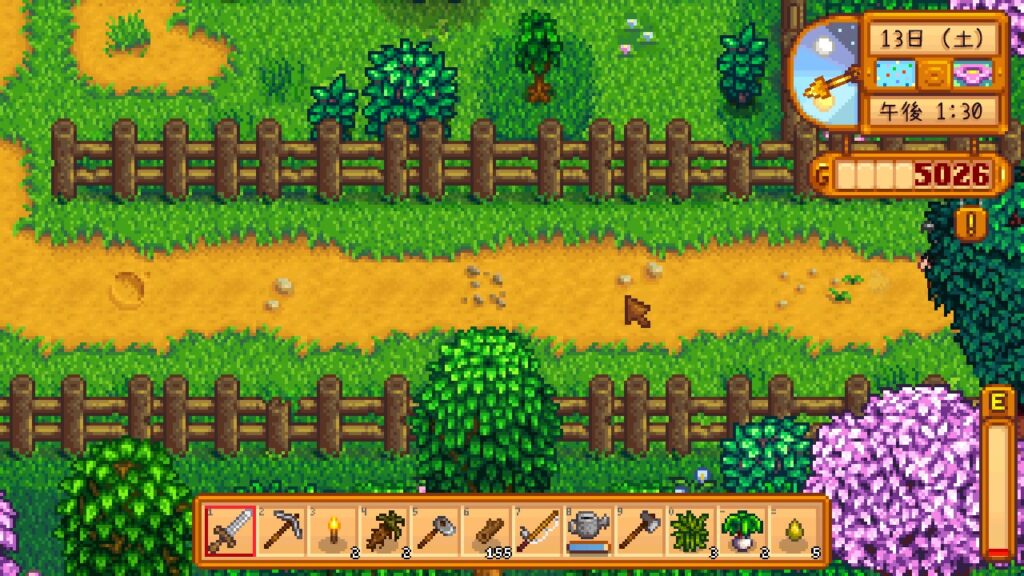Select the leafy turnip vegetable slot
This screenshot has width=1024, height=576.
(x=743, y=530)
